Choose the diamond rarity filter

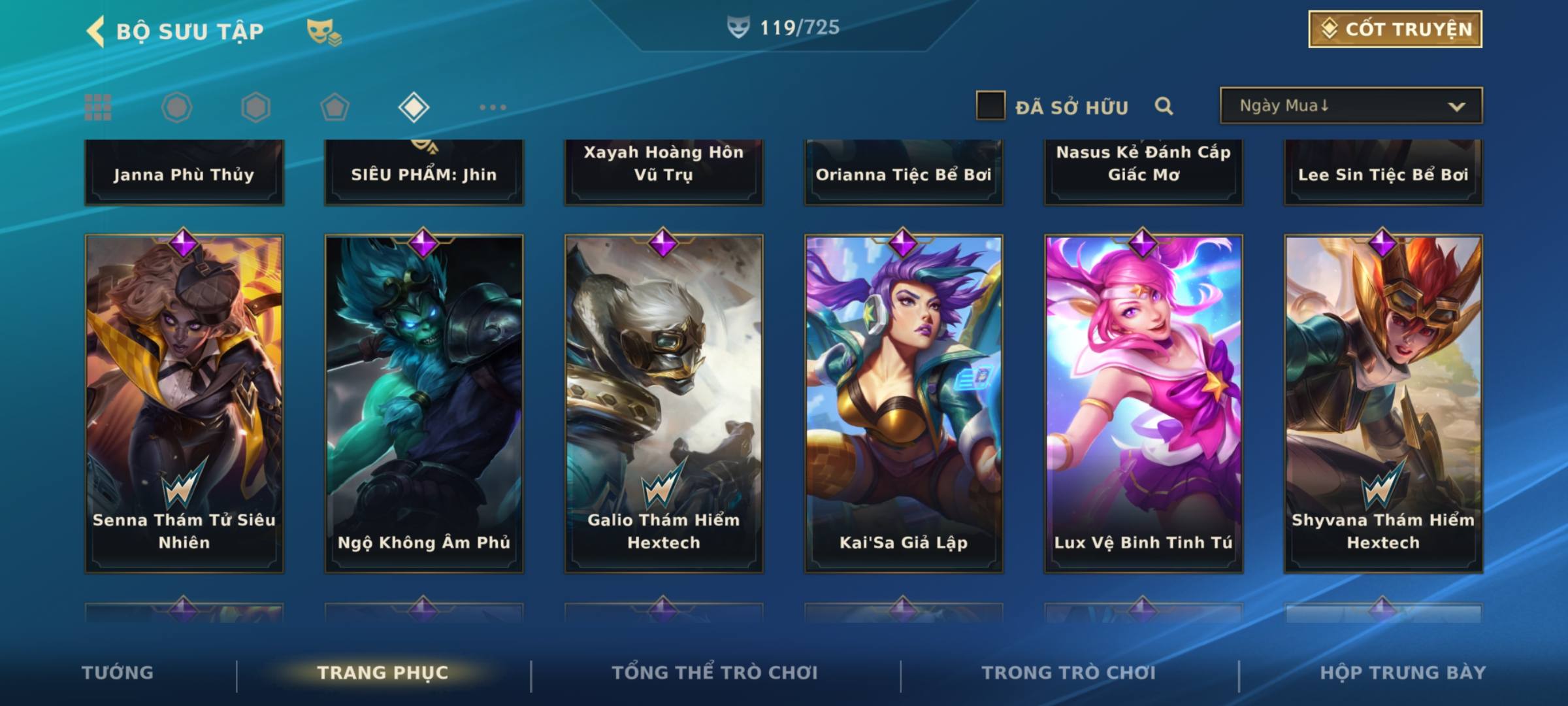(414, 107)
